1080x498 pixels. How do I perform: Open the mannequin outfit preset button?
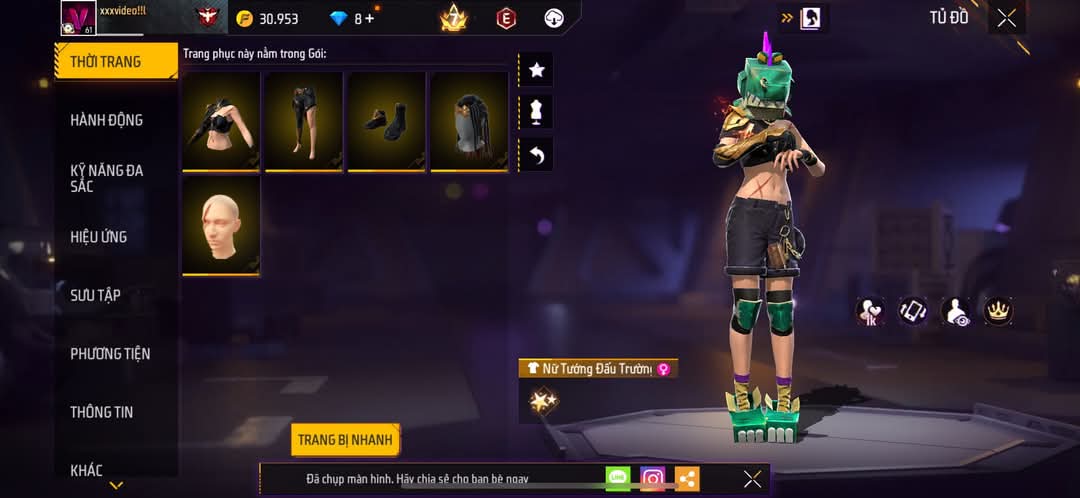[x=536, y=112]
